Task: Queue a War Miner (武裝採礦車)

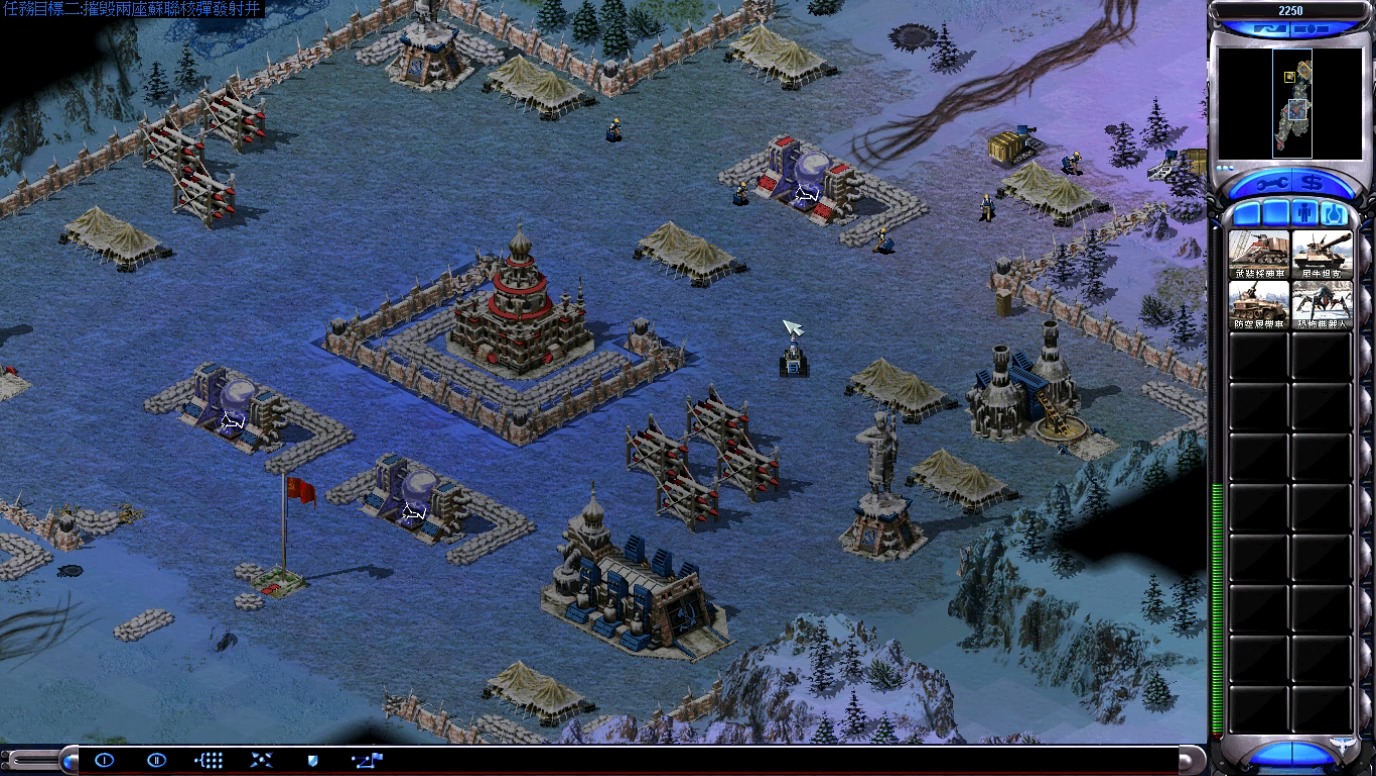Action: click(1259, 254)
